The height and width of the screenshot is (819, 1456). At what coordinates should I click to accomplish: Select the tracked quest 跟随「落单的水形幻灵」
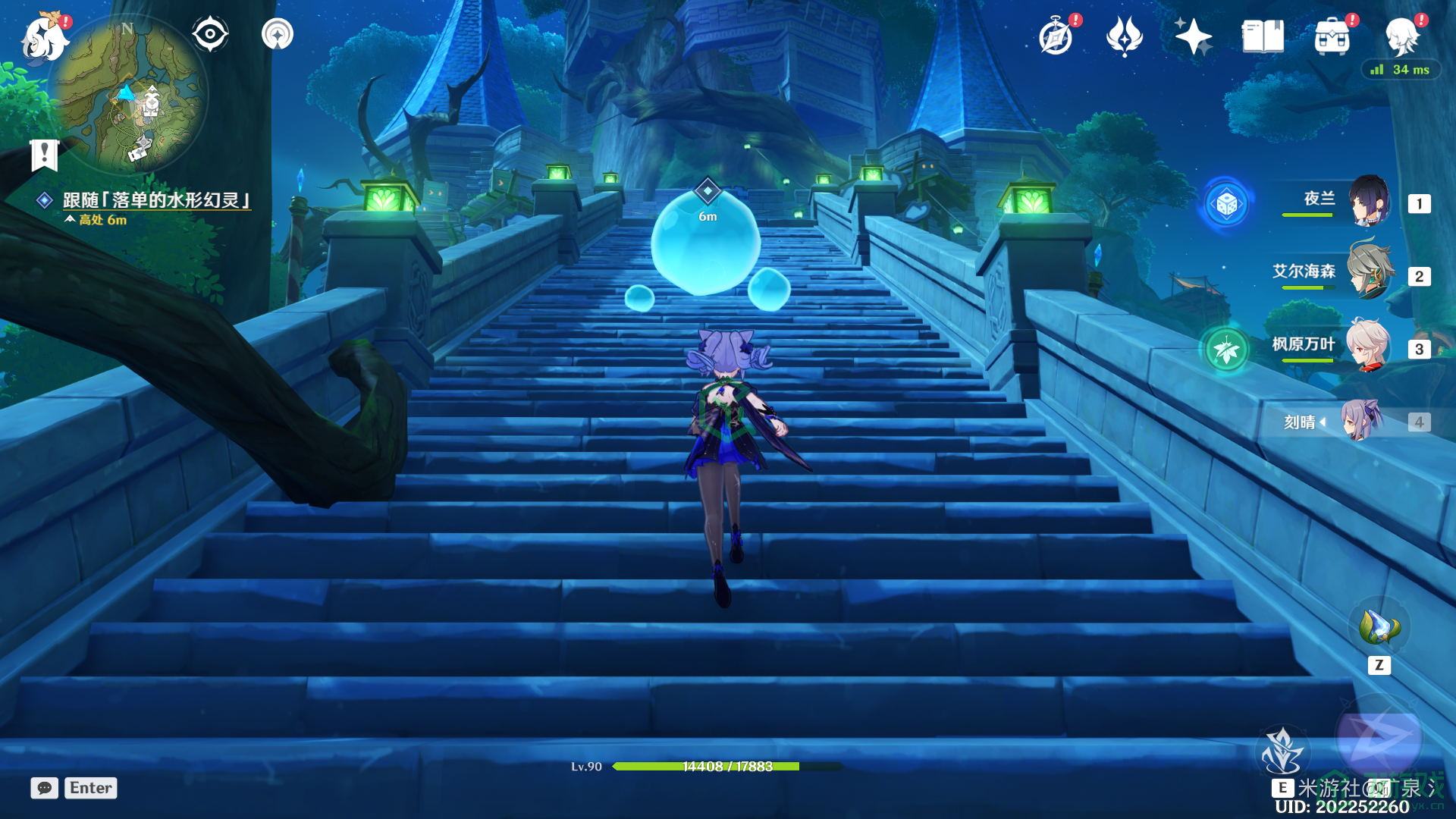[x=156, y=200]
